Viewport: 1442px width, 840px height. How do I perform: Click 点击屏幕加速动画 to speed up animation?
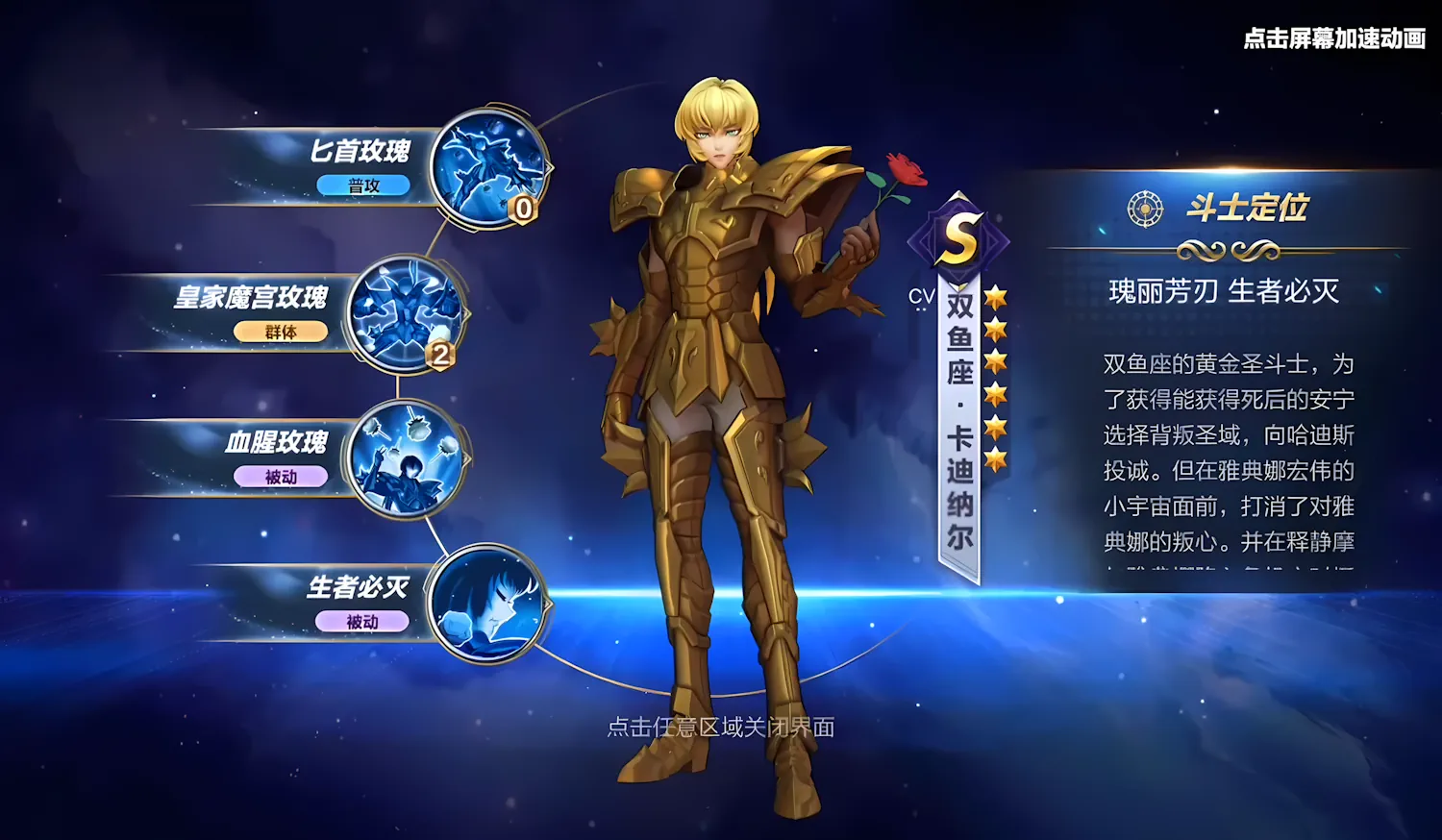tap(1333, 38)
